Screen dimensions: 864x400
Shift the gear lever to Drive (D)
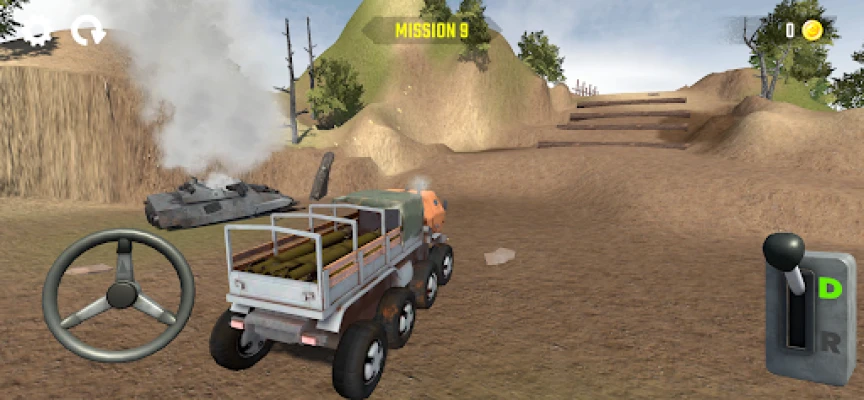829,289
